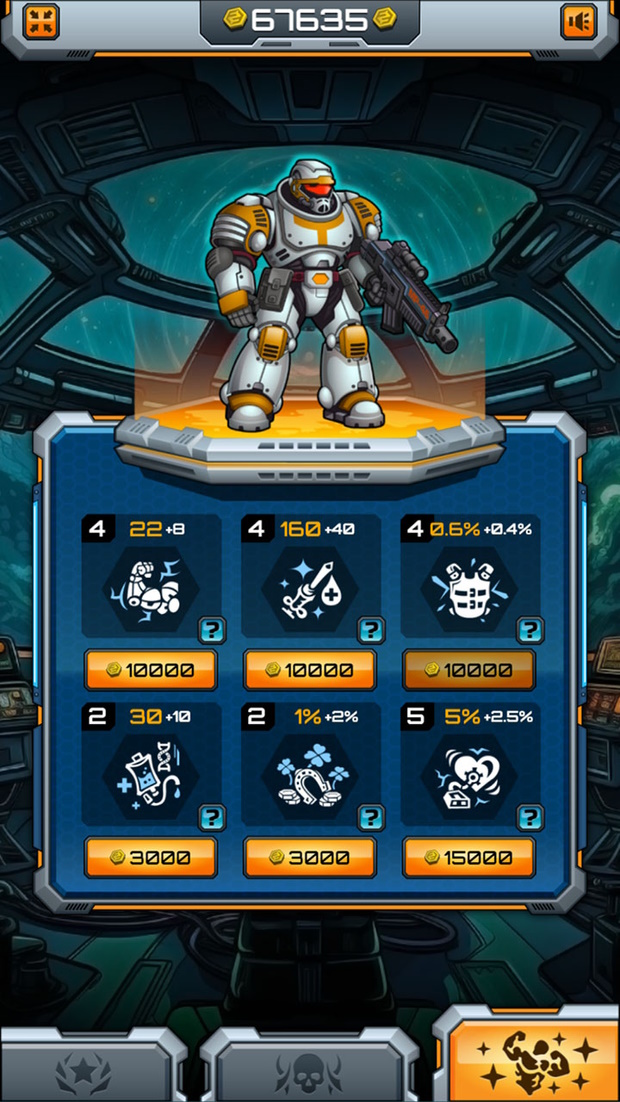The image size is (620, 1102).
Task: Show the question mark info for heart upgrade
Action: [x=530, y=817]
